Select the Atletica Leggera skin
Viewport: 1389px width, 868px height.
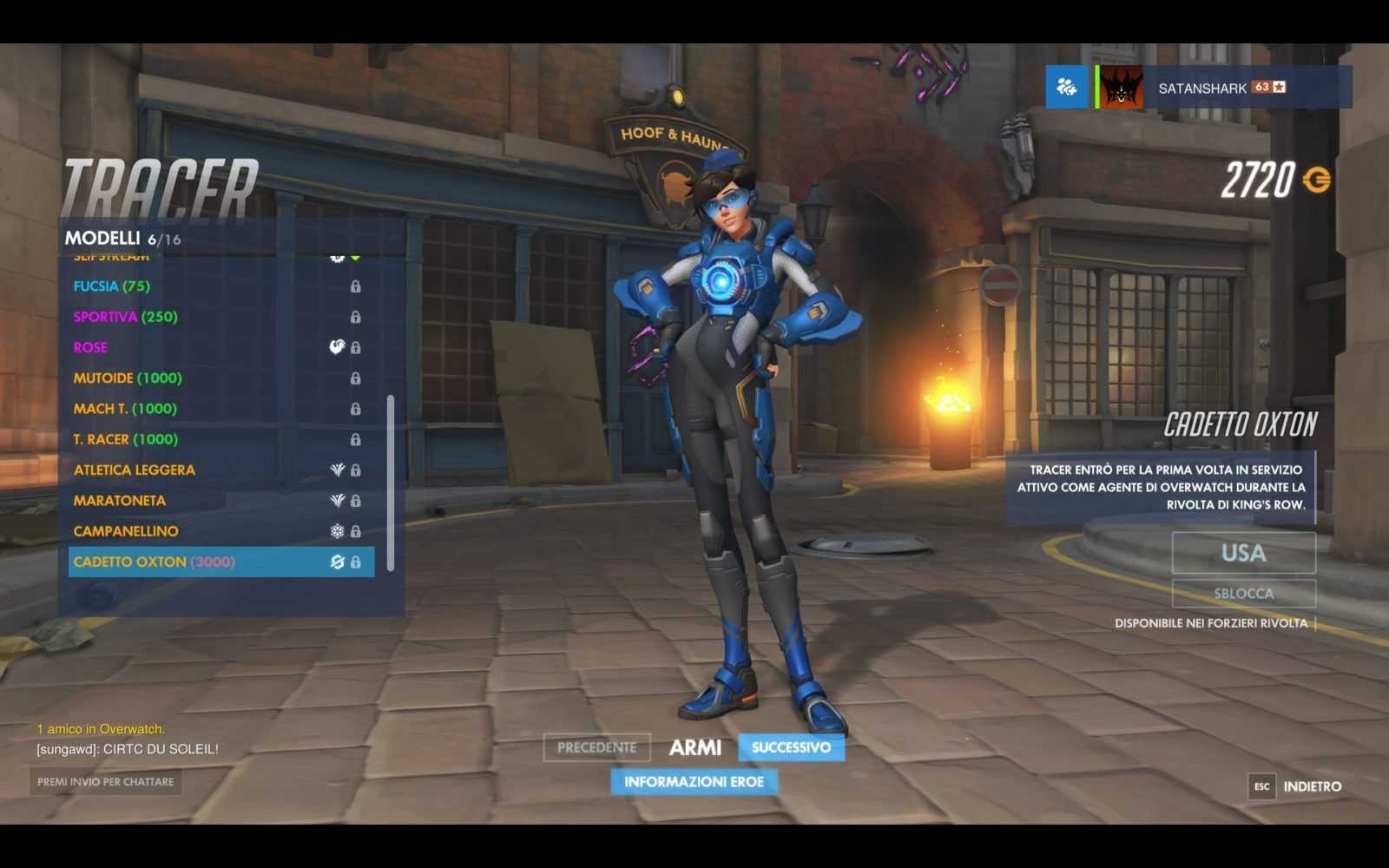[x=135, y=470]
